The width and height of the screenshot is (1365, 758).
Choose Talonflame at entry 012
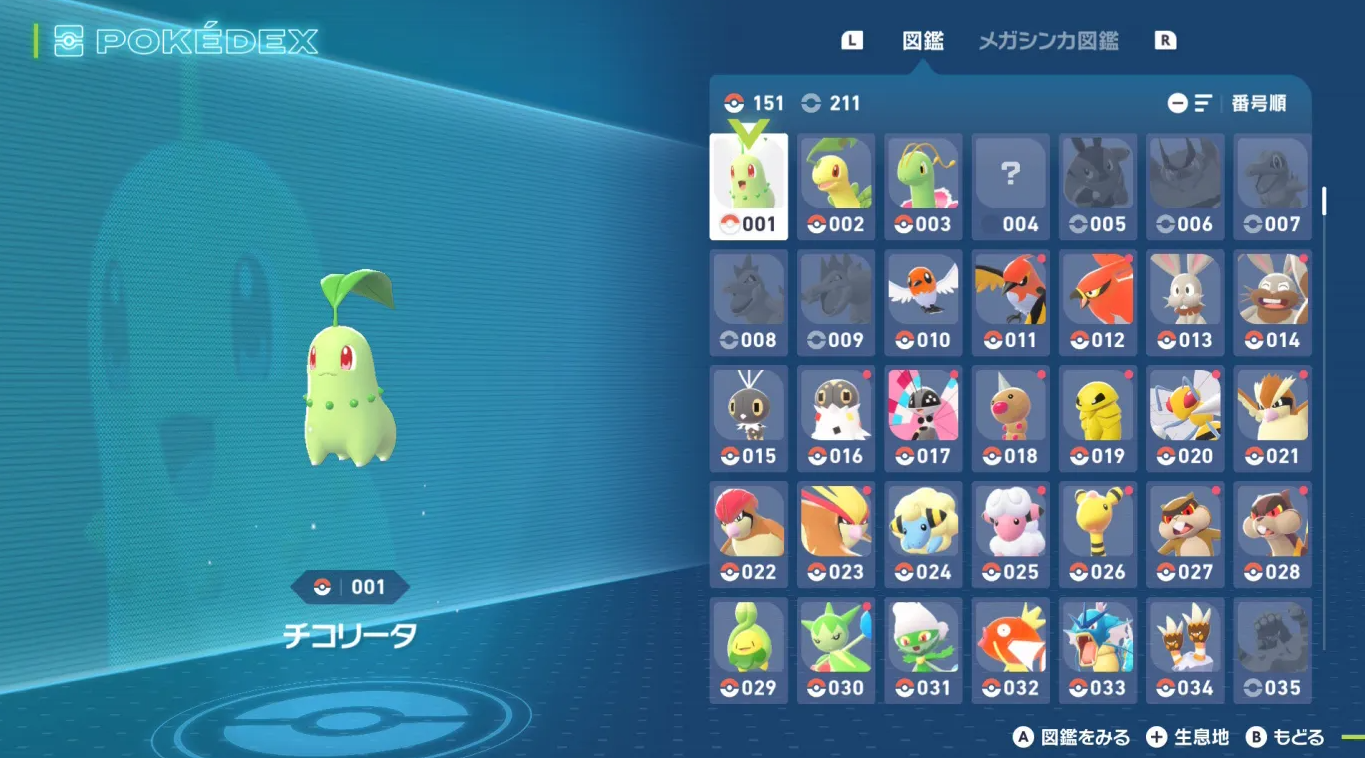tap(1097, 303)
